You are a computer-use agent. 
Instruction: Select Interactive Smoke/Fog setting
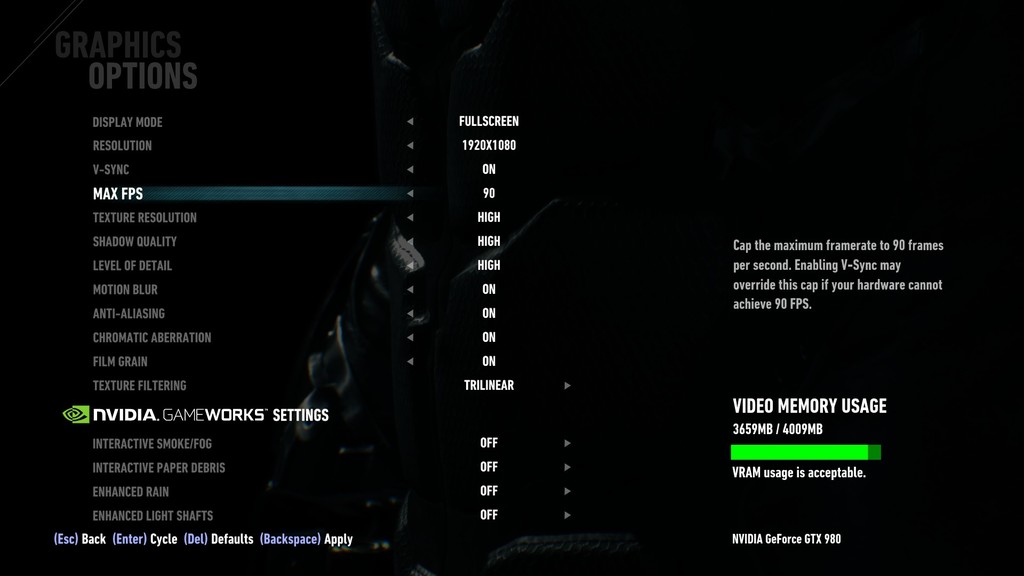[152, 444]
